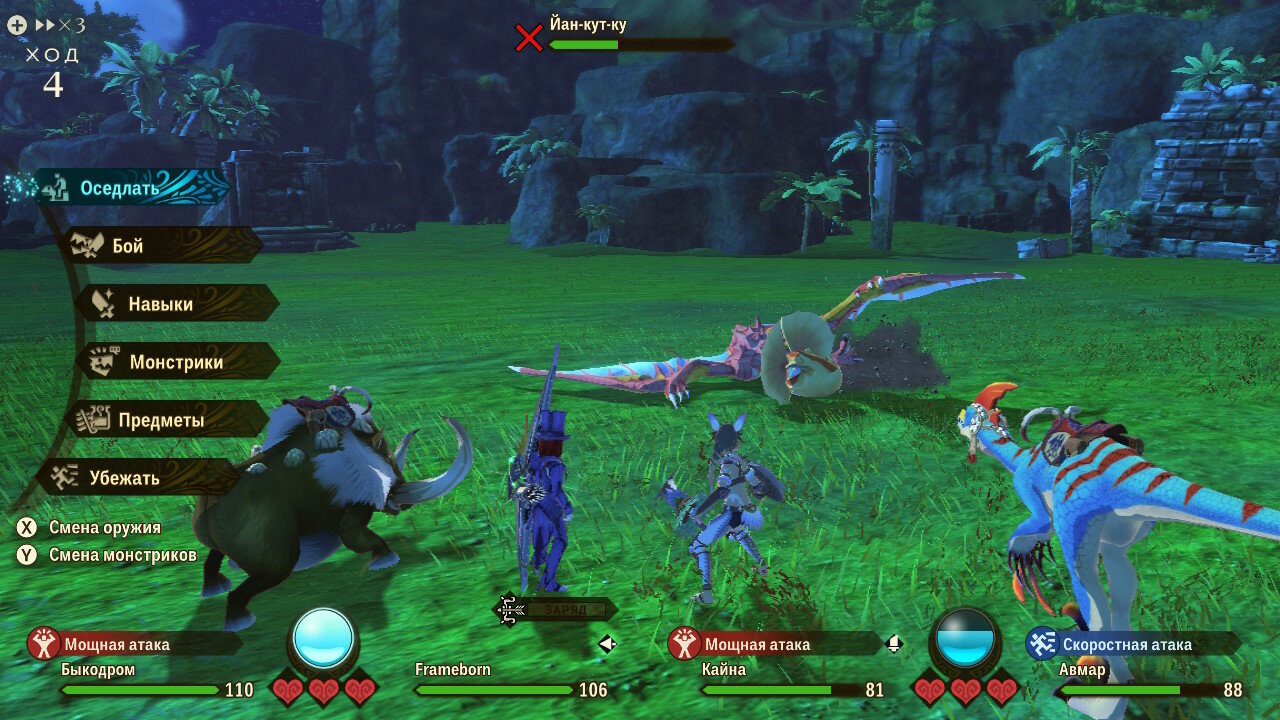1280x720 pixels.
Task: Toggle the x3 battle speed indicator
Action: 60,25
